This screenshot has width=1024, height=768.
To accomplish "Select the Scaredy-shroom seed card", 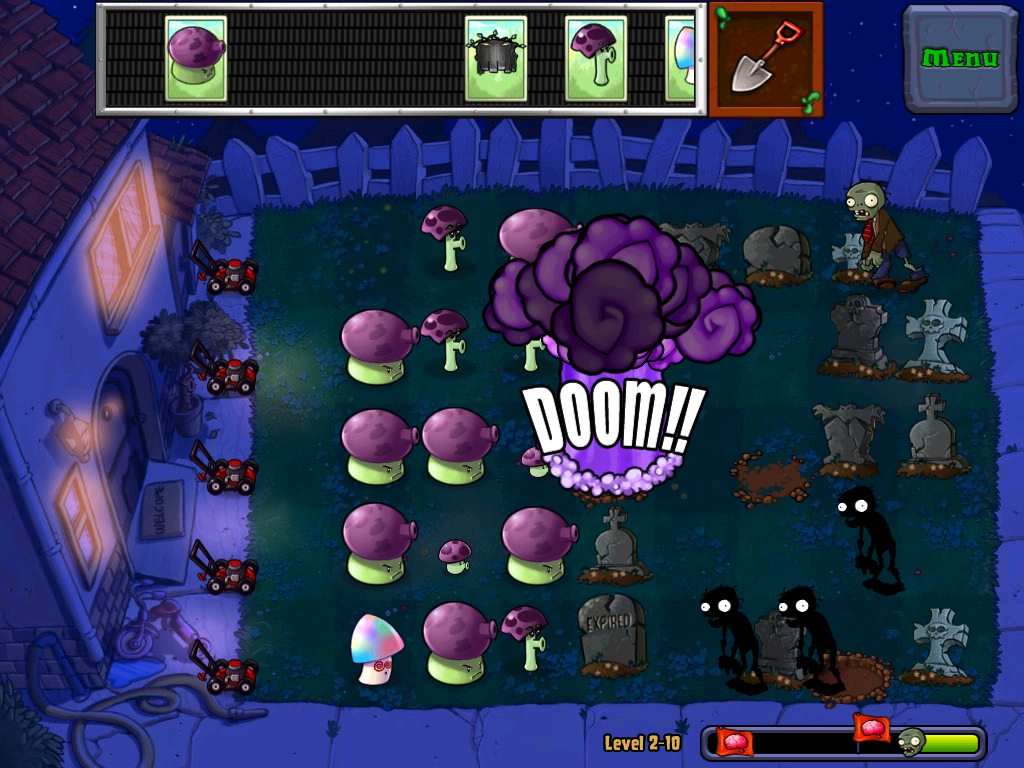I will pyautogui.click(x=595, y=59).
